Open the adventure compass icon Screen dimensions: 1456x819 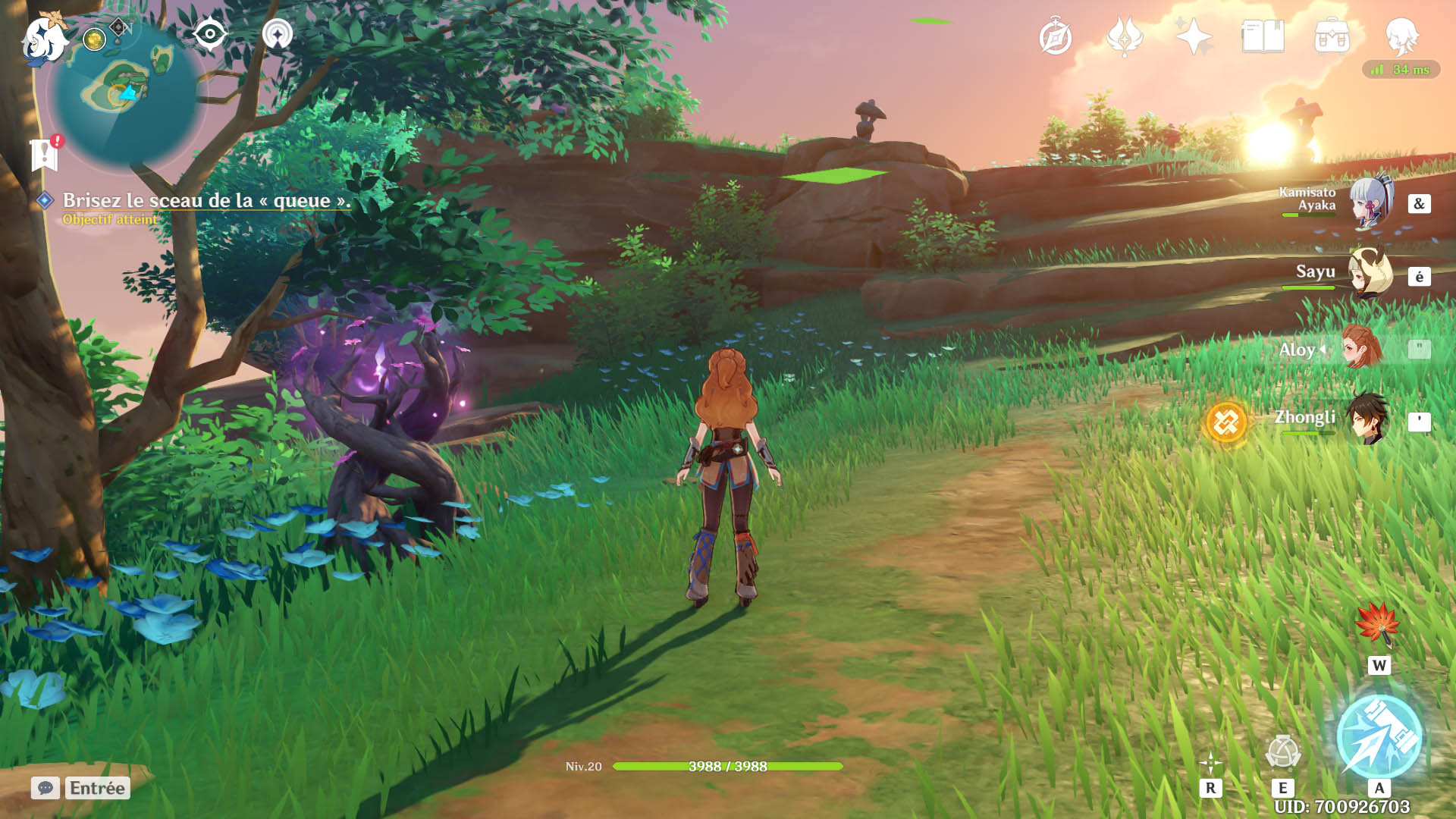[x=1055, y=37]
